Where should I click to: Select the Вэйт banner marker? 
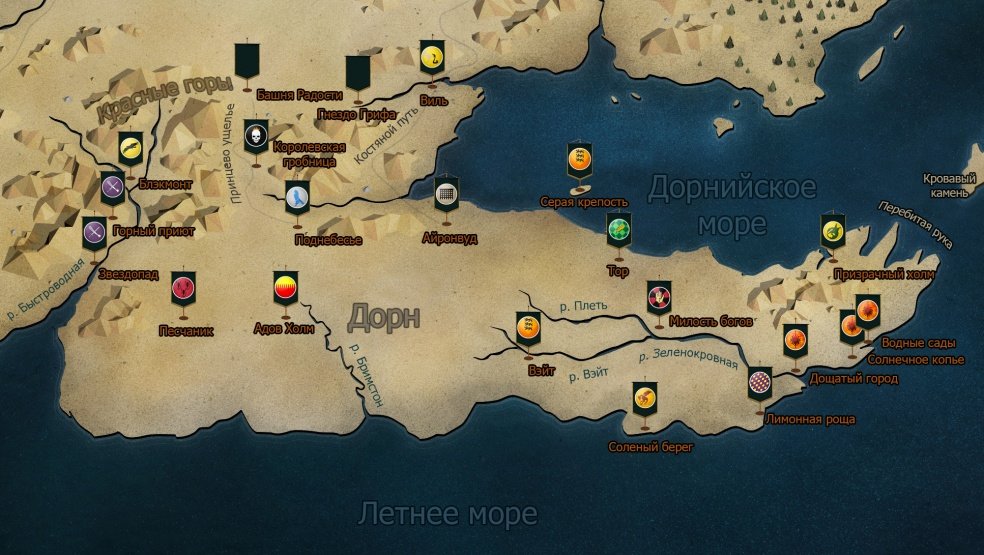pos(527,327)
